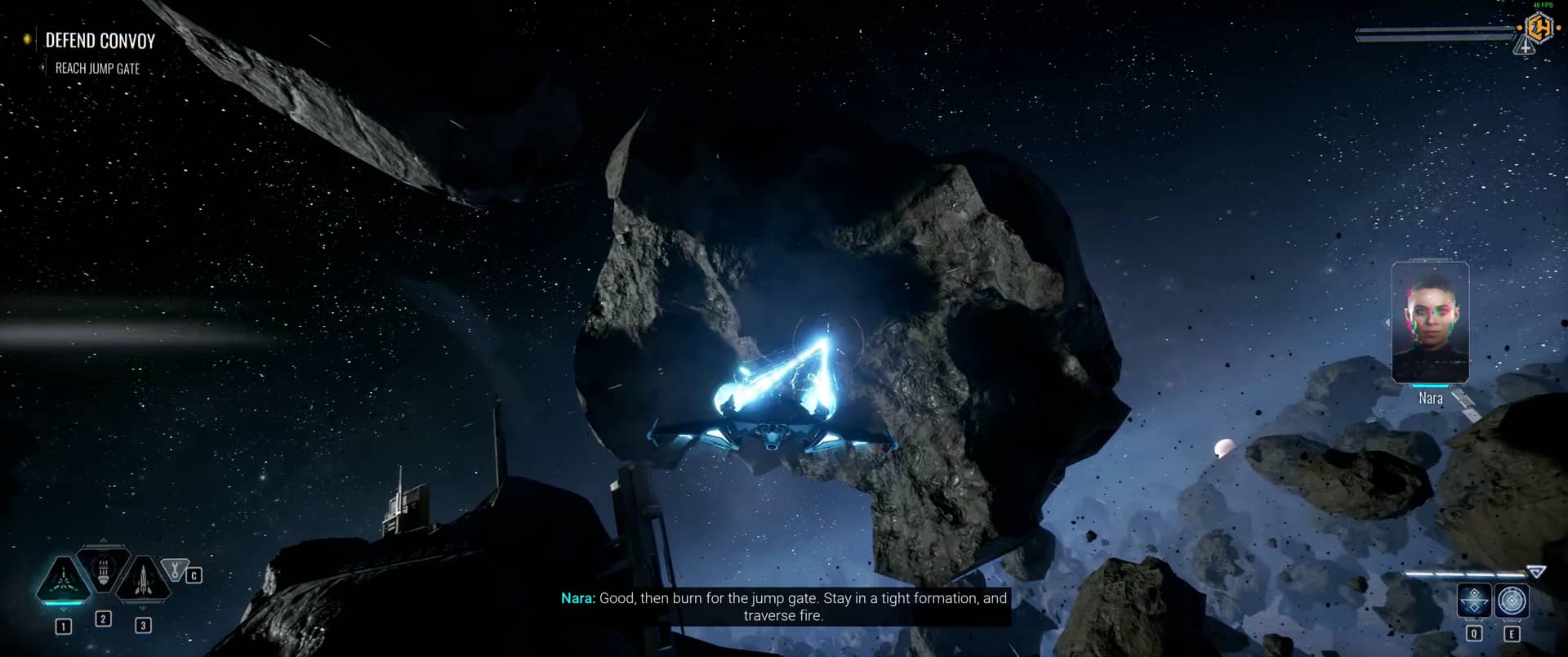
Task: Switch to the rotary cannon weapon icon
Action: click(104, 569)
